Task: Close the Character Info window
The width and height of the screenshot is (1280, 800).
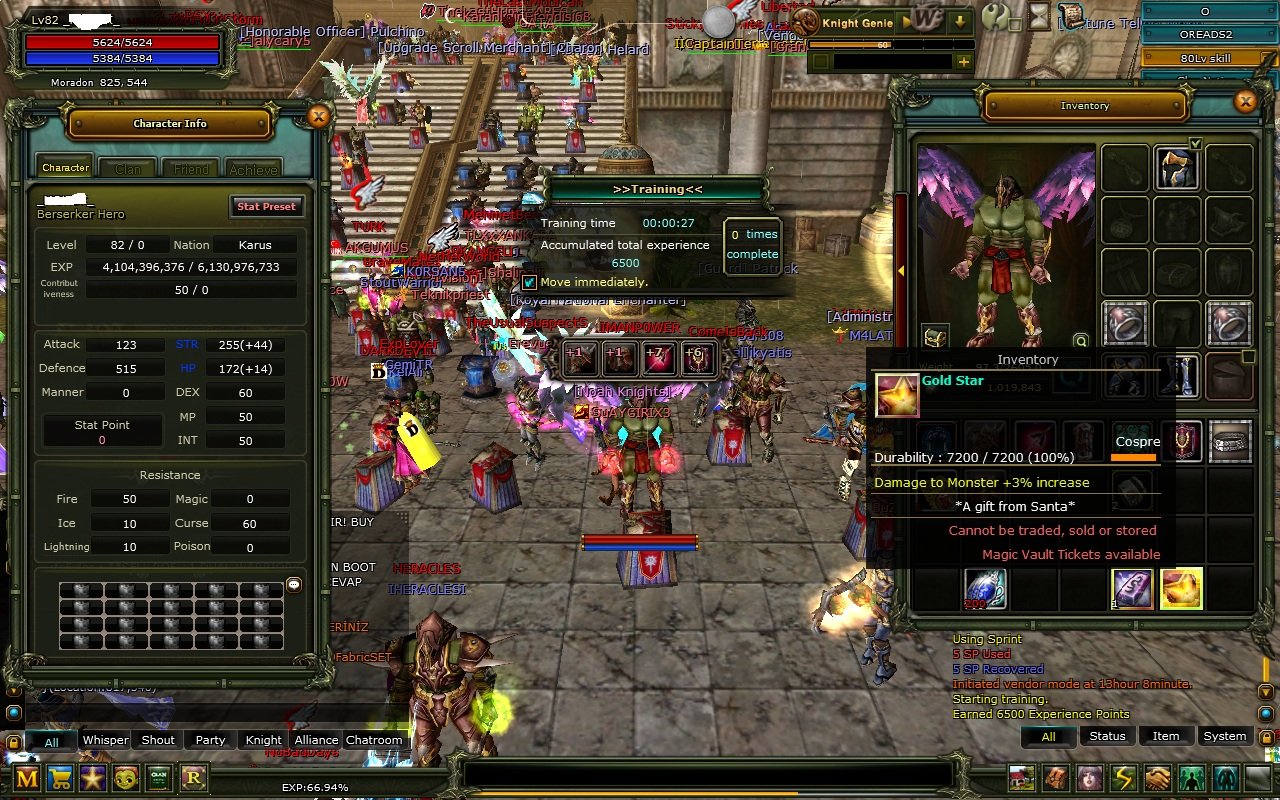Action: point(318,117)
